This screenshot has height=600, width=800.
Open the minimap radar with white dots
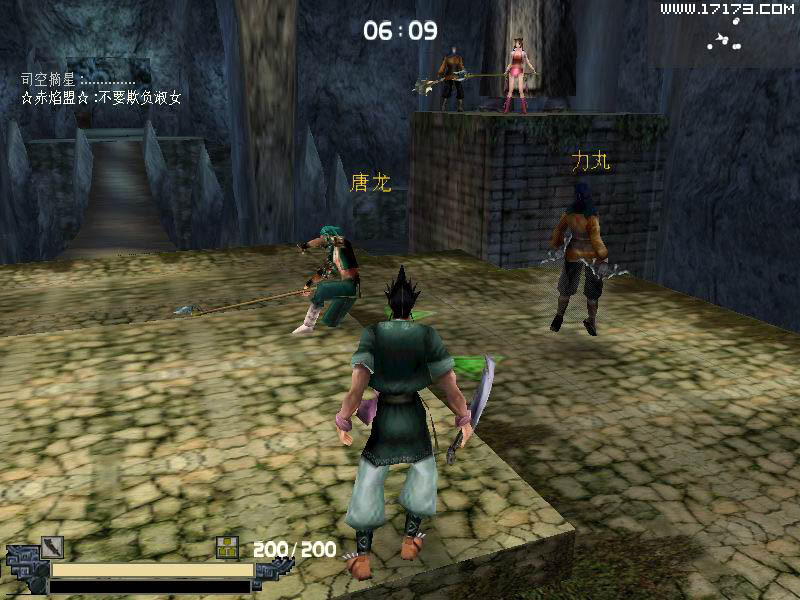[x=724, y=41]
